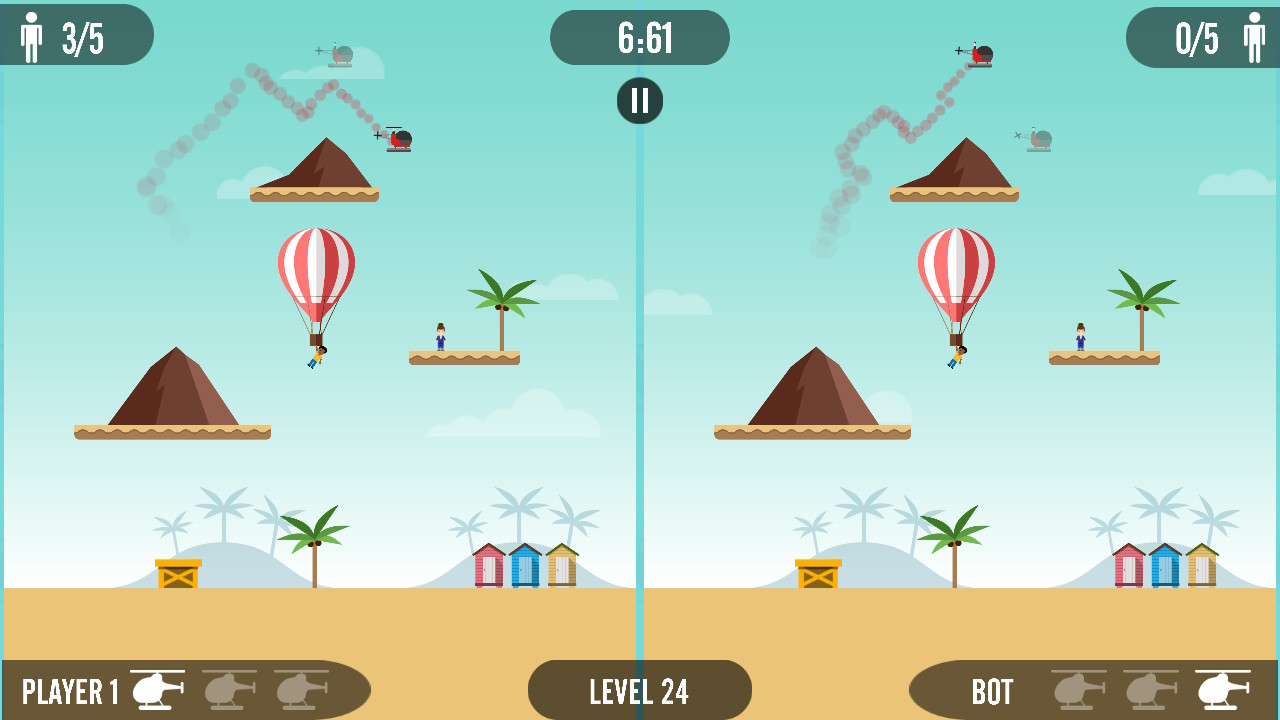Open the LEVEL 24 label banner

639,689
